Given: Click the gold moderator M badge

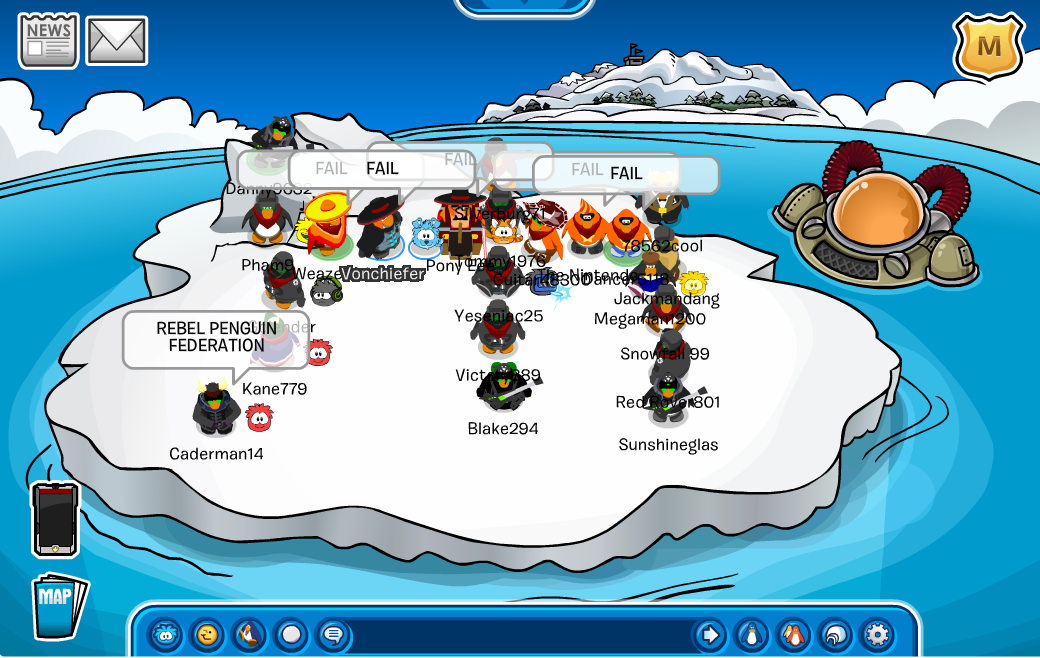Looking at the screenshot, I should coord(988,46).
